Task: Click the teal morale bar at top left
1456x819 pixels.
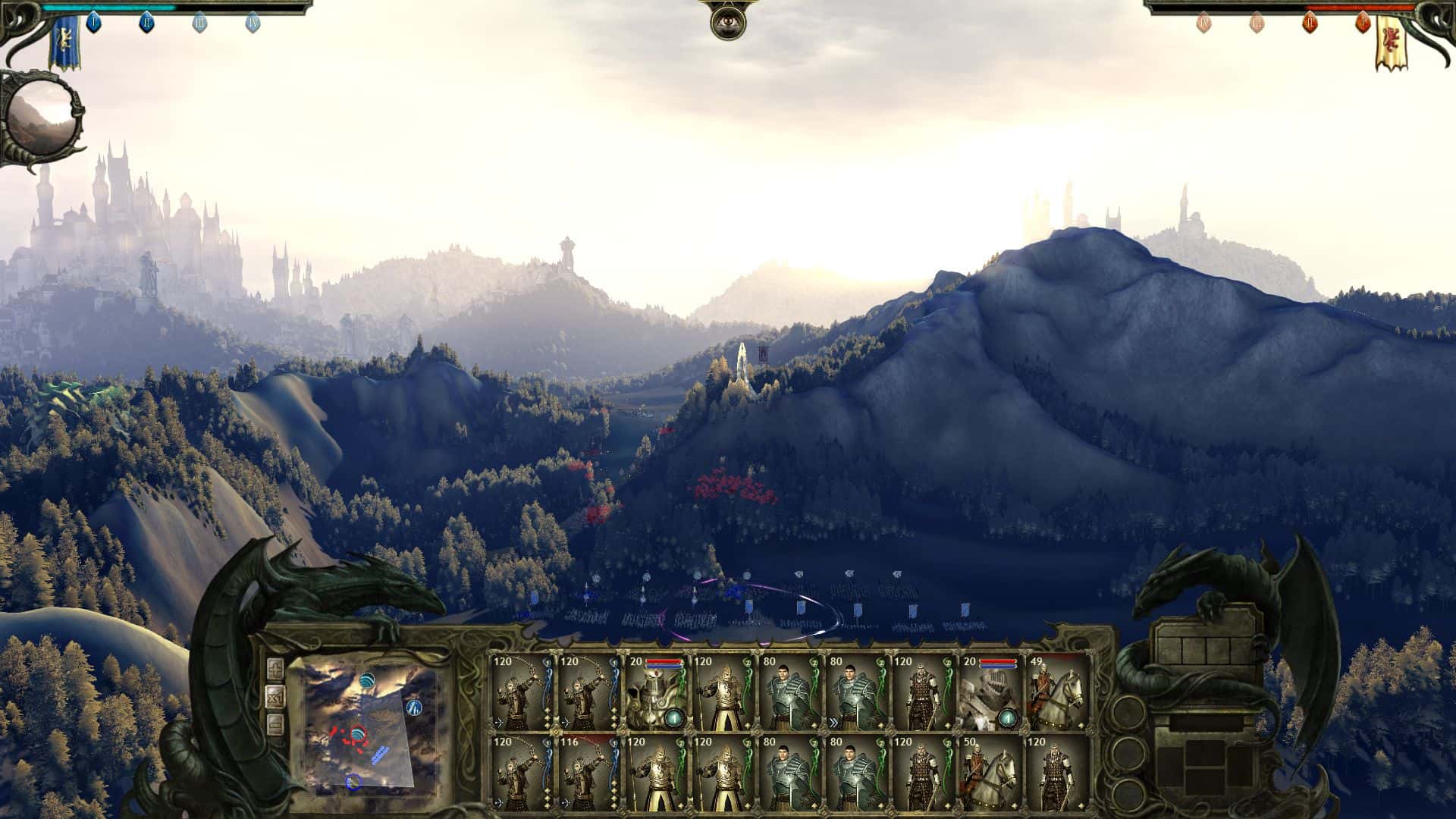Action: tap(108, 8)
